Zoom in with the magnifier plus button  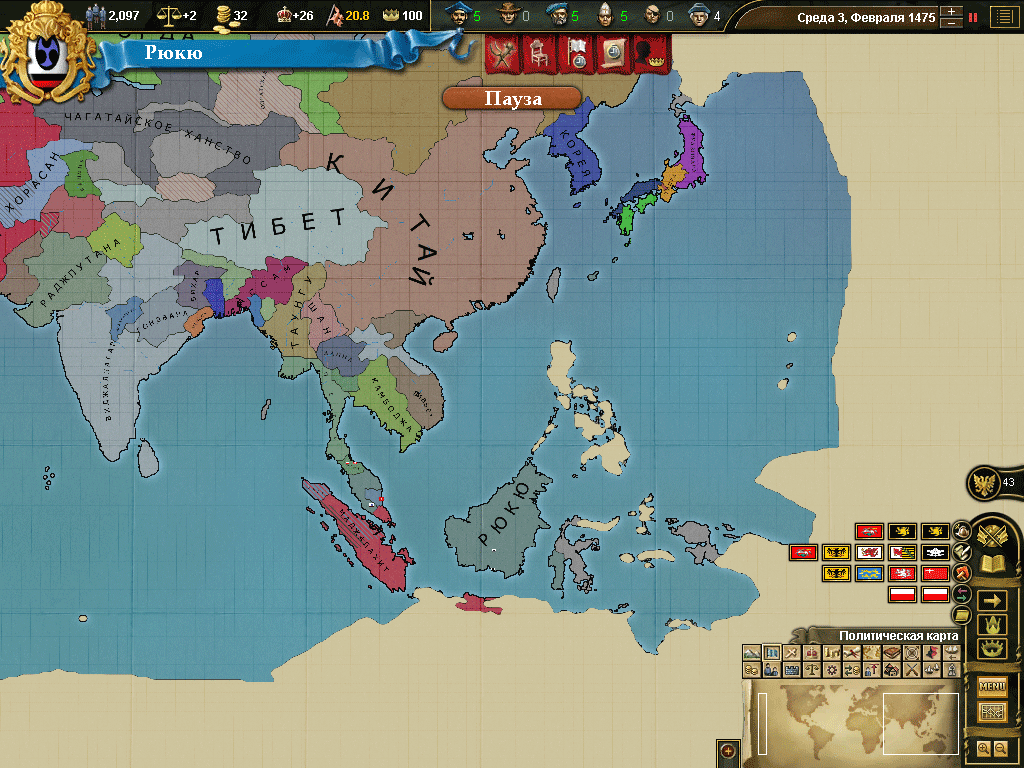point(983,748)
